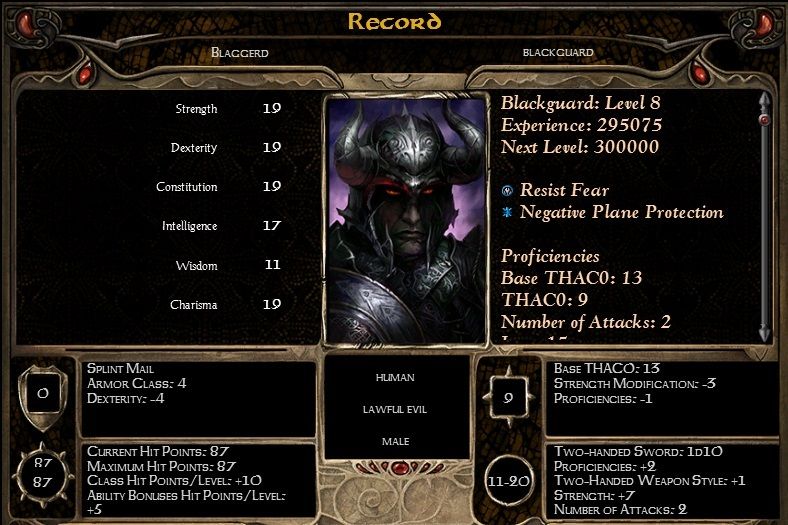788x525 pixels.
Task: Click the red scrollbar thumb gem
Action: 765,120
